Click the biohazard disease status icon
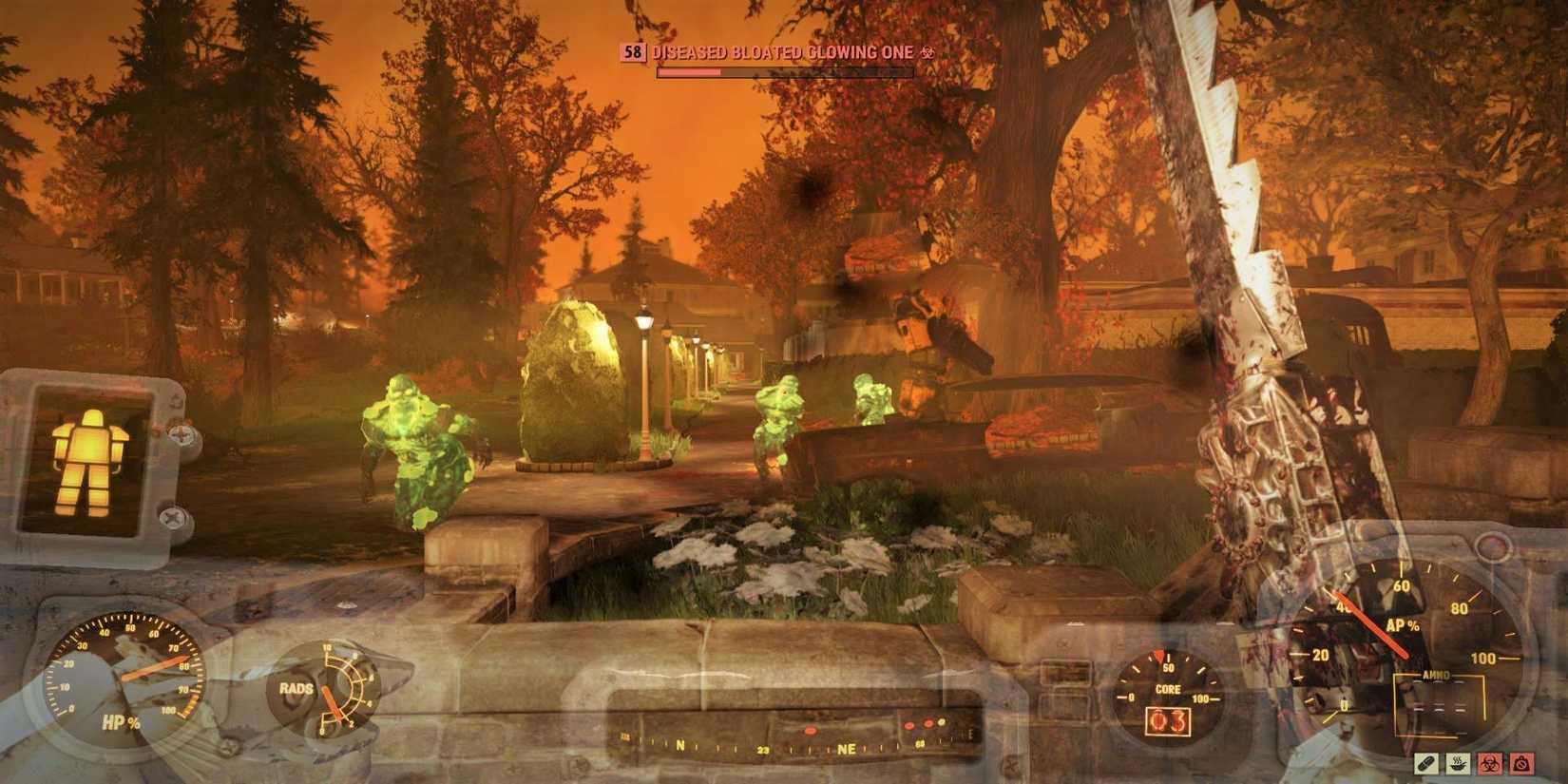Screen dimensions: 1568x784 pos(1490,763)
